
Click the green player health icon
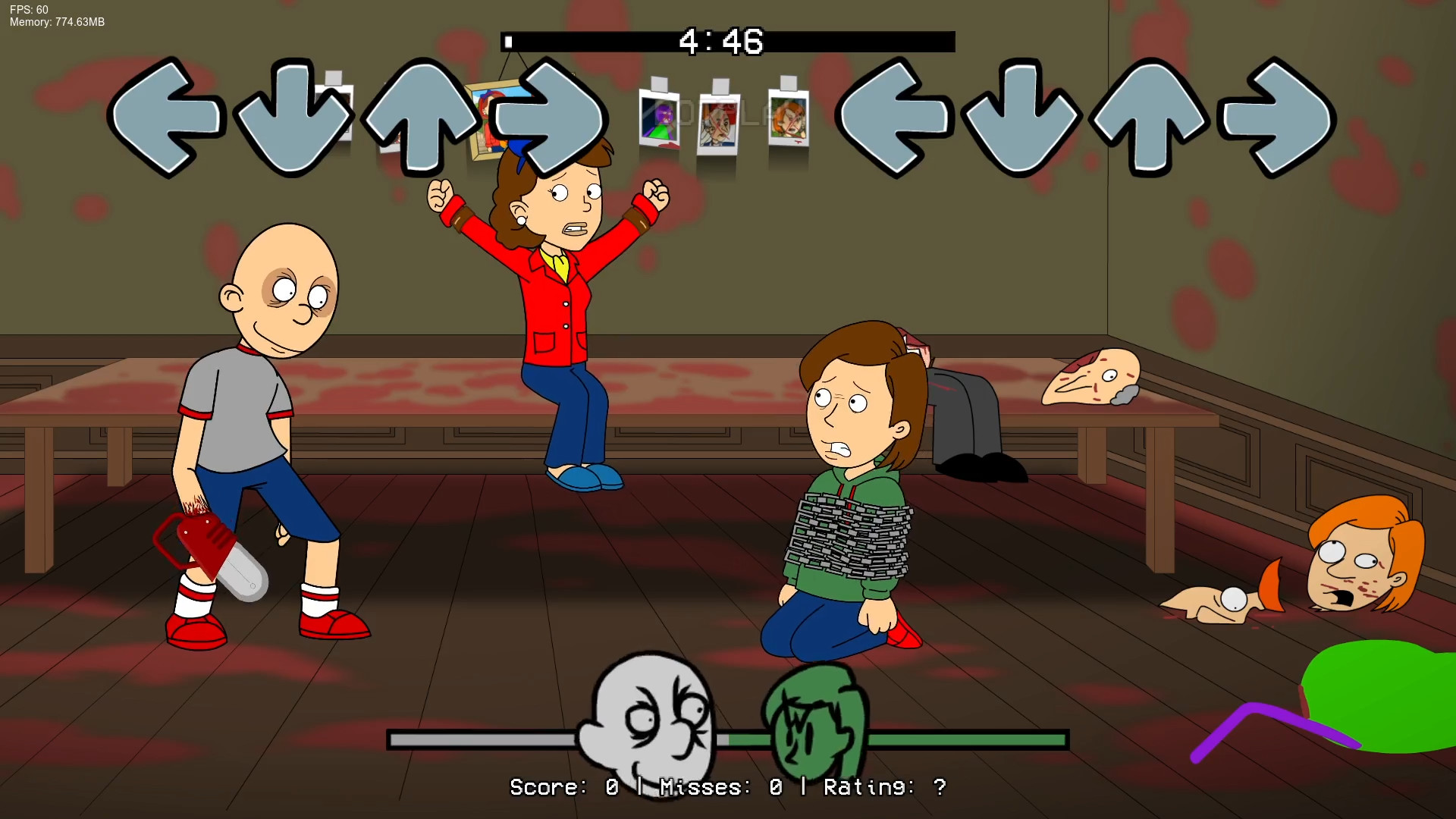(x=815, y=717)
